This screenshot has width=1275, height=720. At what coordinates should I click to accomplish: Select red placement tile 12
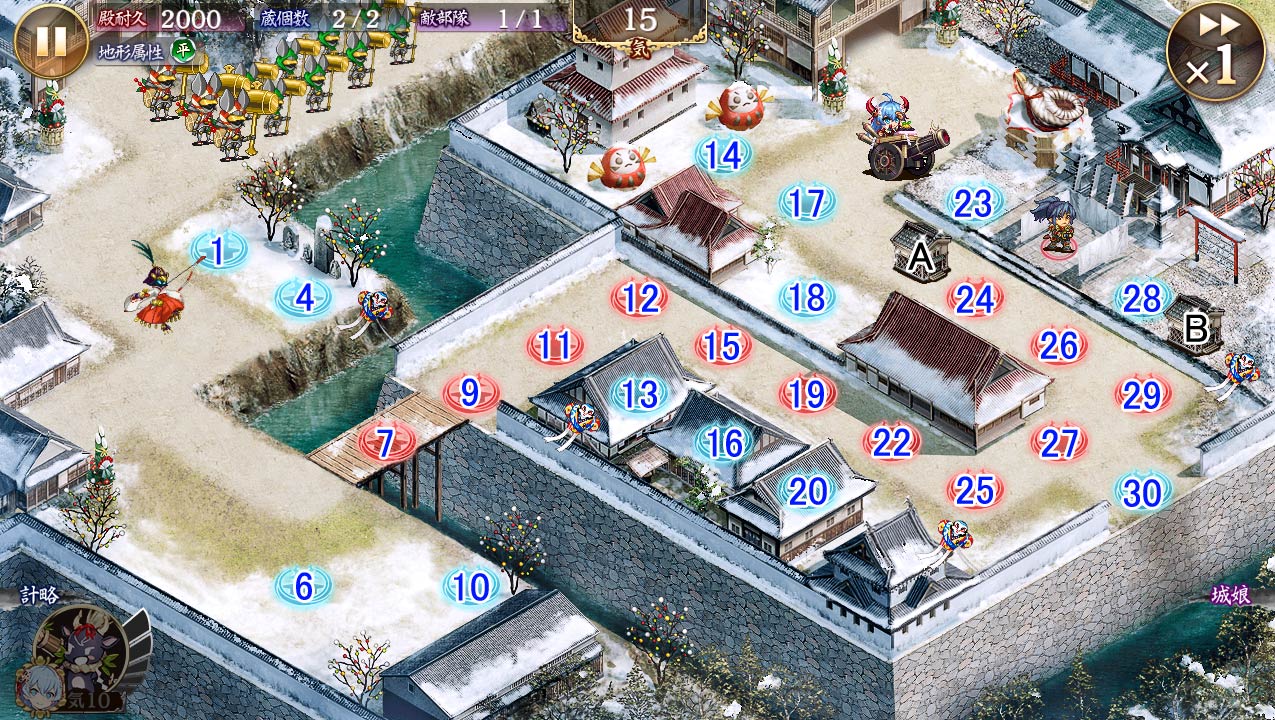click(x=640, y=297)
